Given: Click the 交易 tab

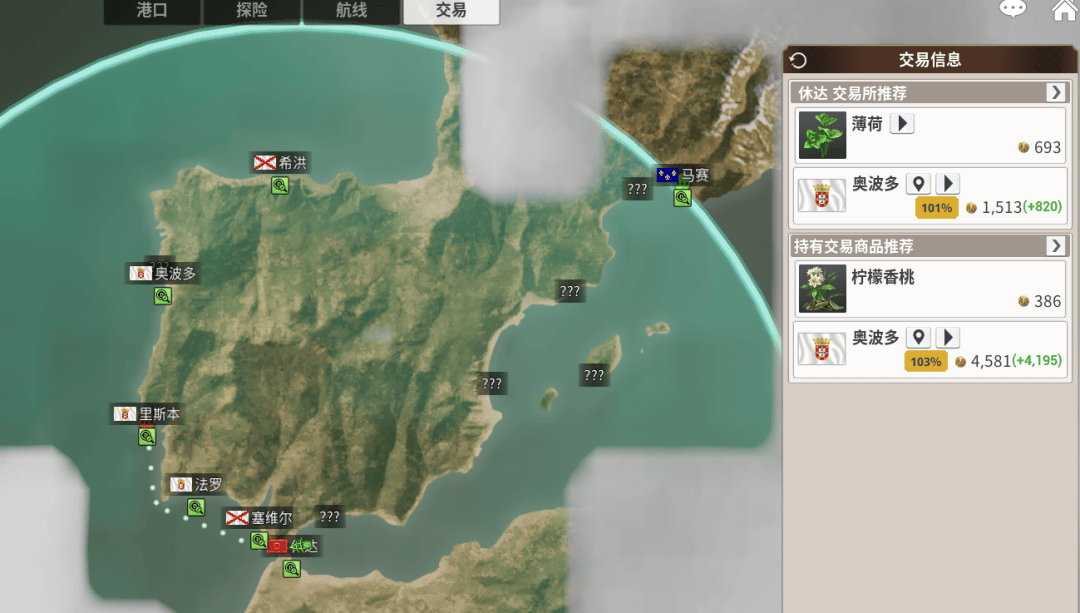Looking at the screenshot, I should 451,11.
